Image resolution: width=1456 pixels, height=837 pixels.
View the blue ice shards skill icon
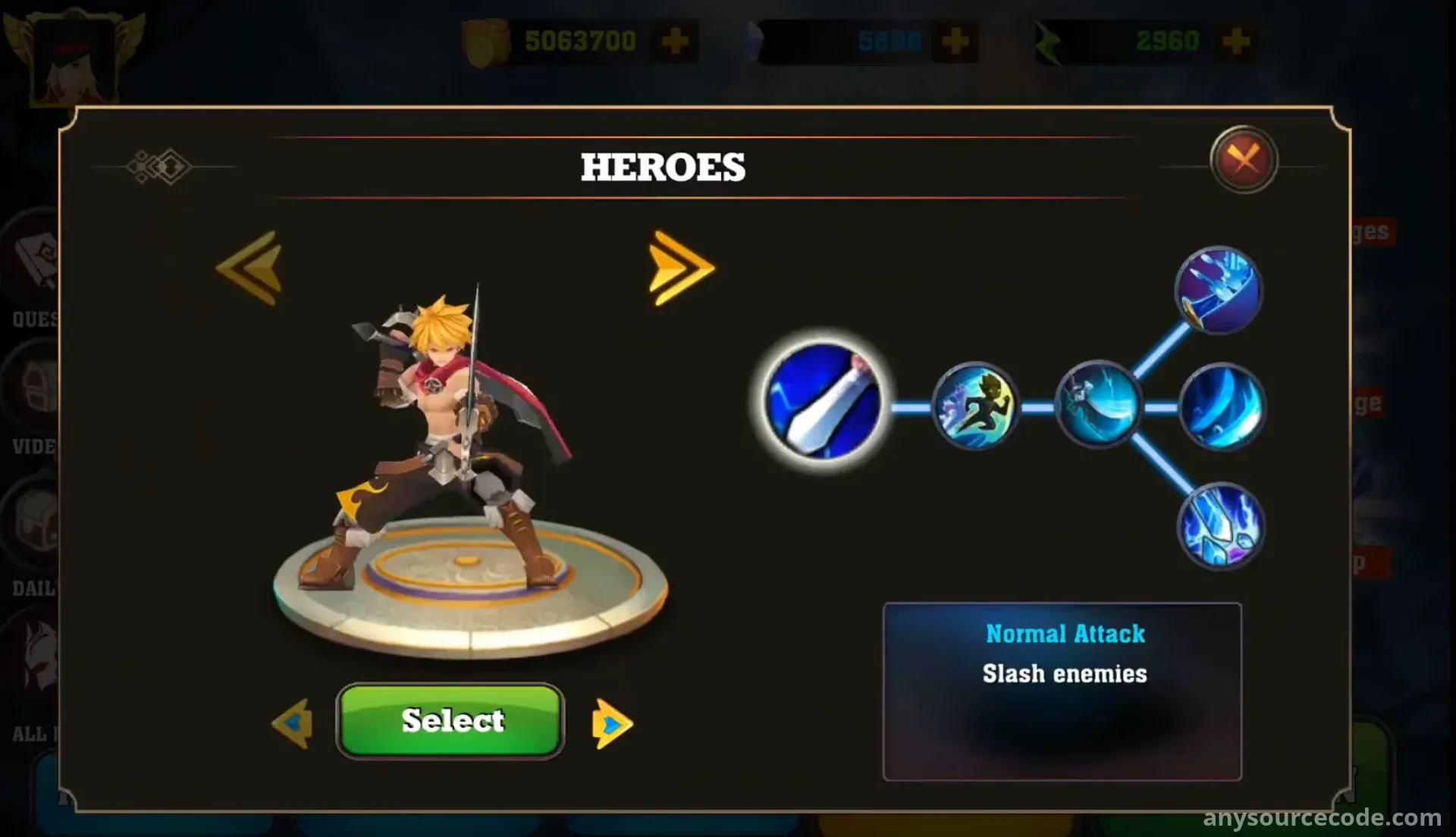click(1218, 290)
